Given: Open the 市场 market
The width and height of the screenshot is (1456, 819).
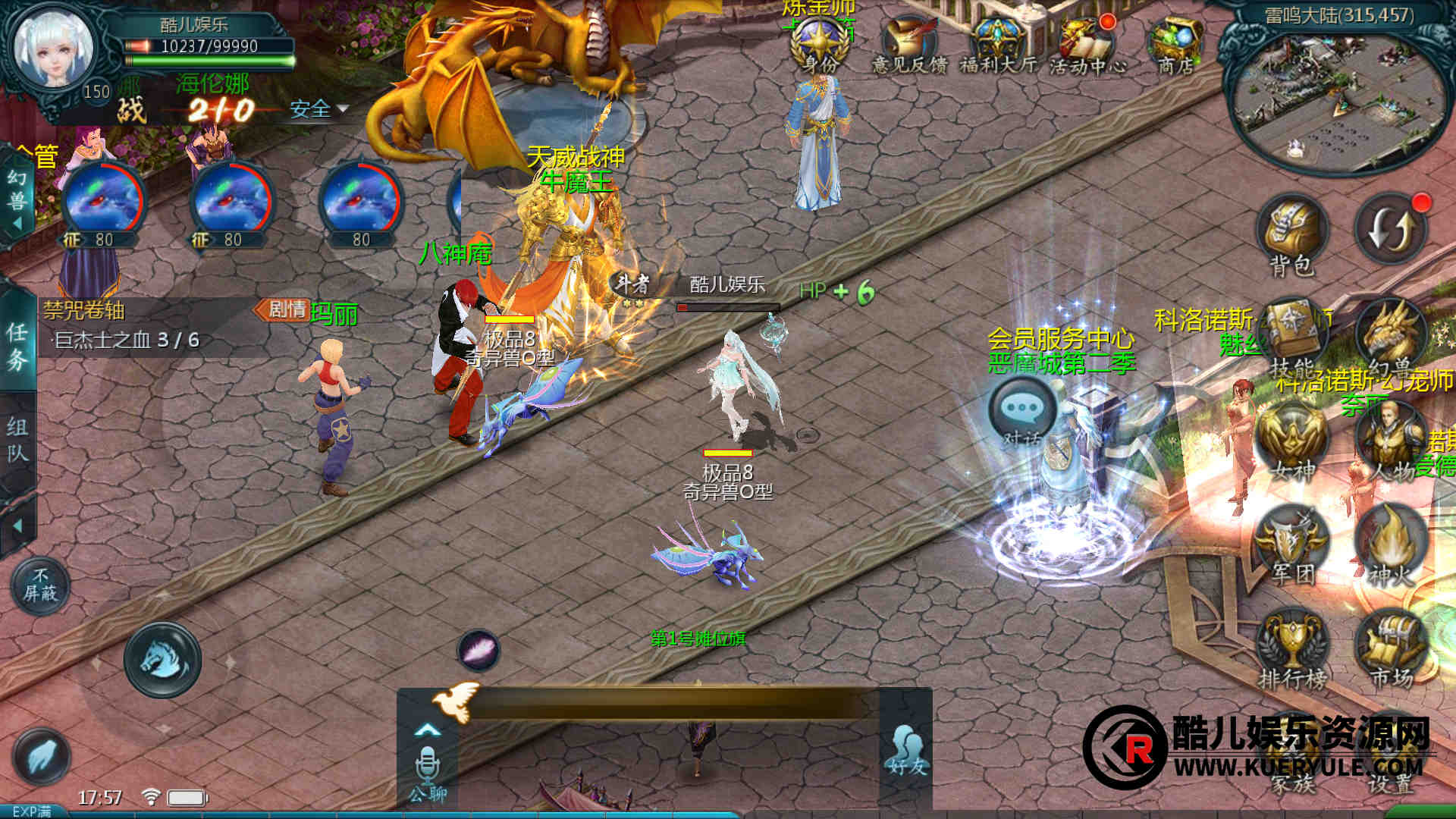Looking at the screenshot, I should [1391, 648].
